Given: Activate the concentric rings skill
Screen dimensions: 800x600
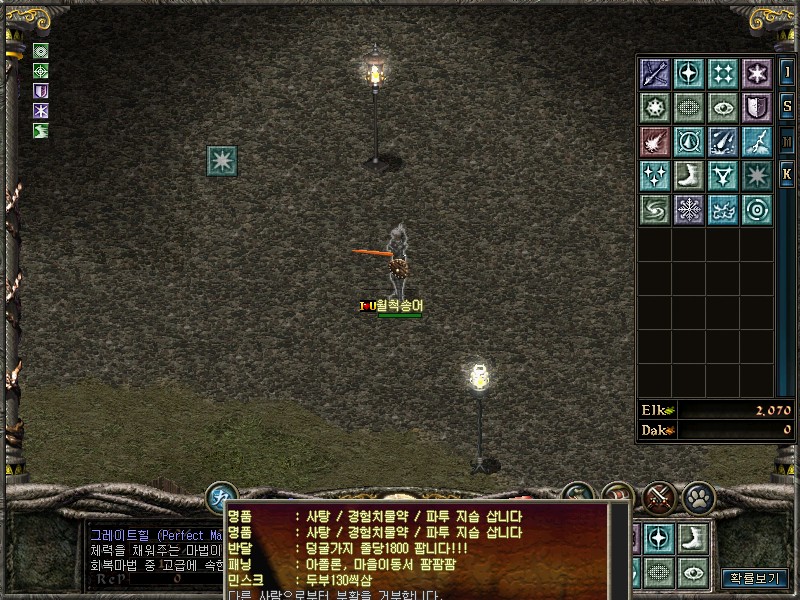Looking at the screenshot, I should 757,209.
